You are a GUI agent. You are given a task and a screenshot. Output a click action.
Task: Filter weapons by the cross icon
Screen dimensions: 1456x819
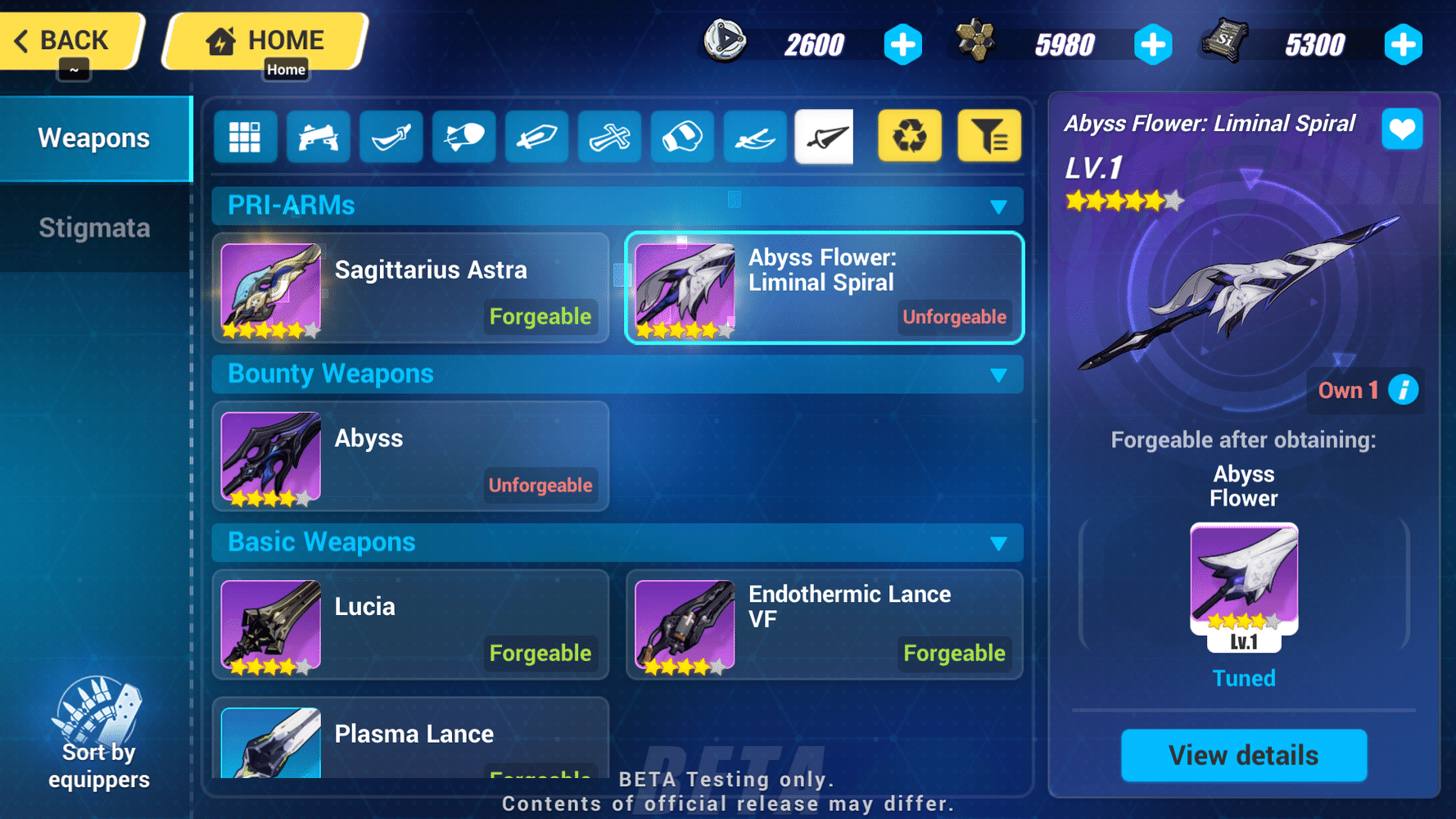pyautogui.click(x=609, y=137)
